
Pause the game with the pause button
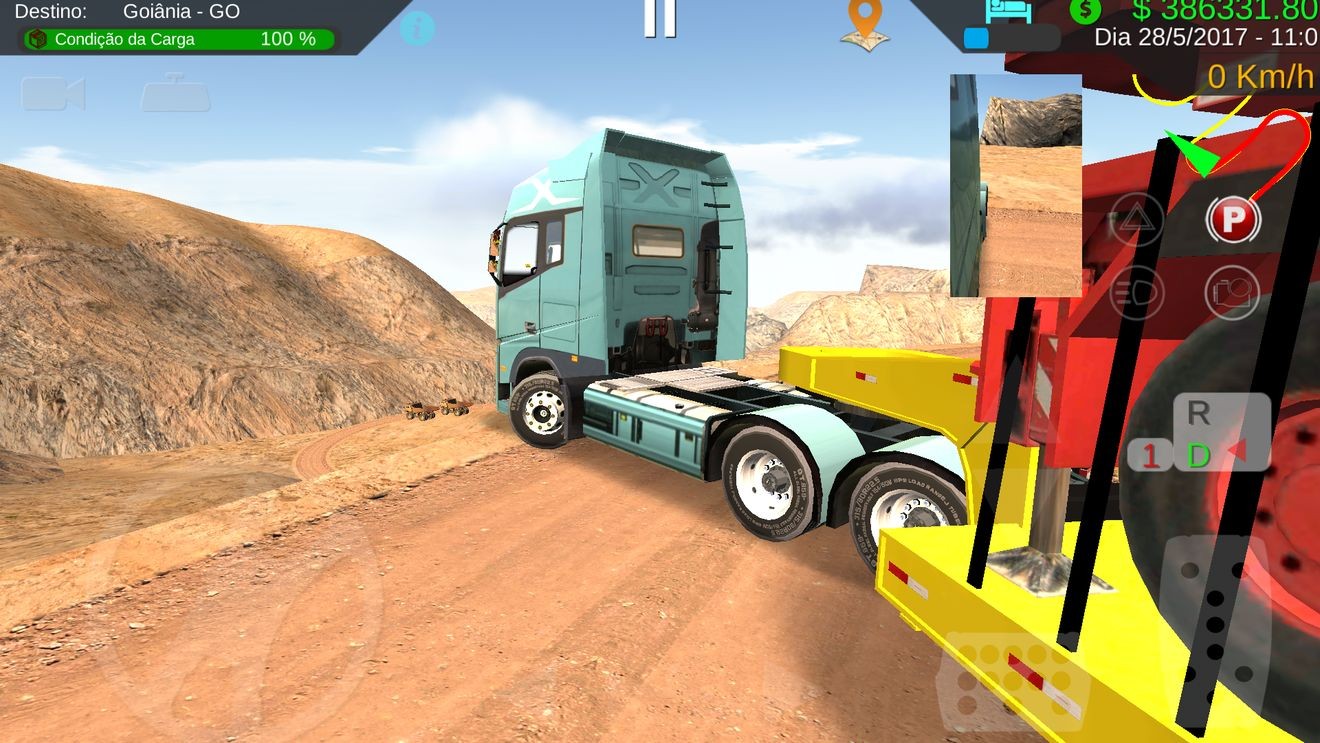pos(659,17)
